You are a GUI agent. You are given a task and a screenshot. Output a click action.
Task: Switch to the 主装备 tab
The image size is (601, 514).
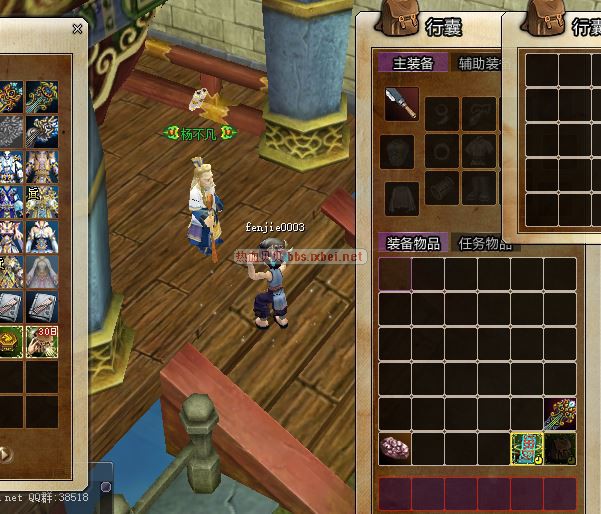[x=413, y=64]
